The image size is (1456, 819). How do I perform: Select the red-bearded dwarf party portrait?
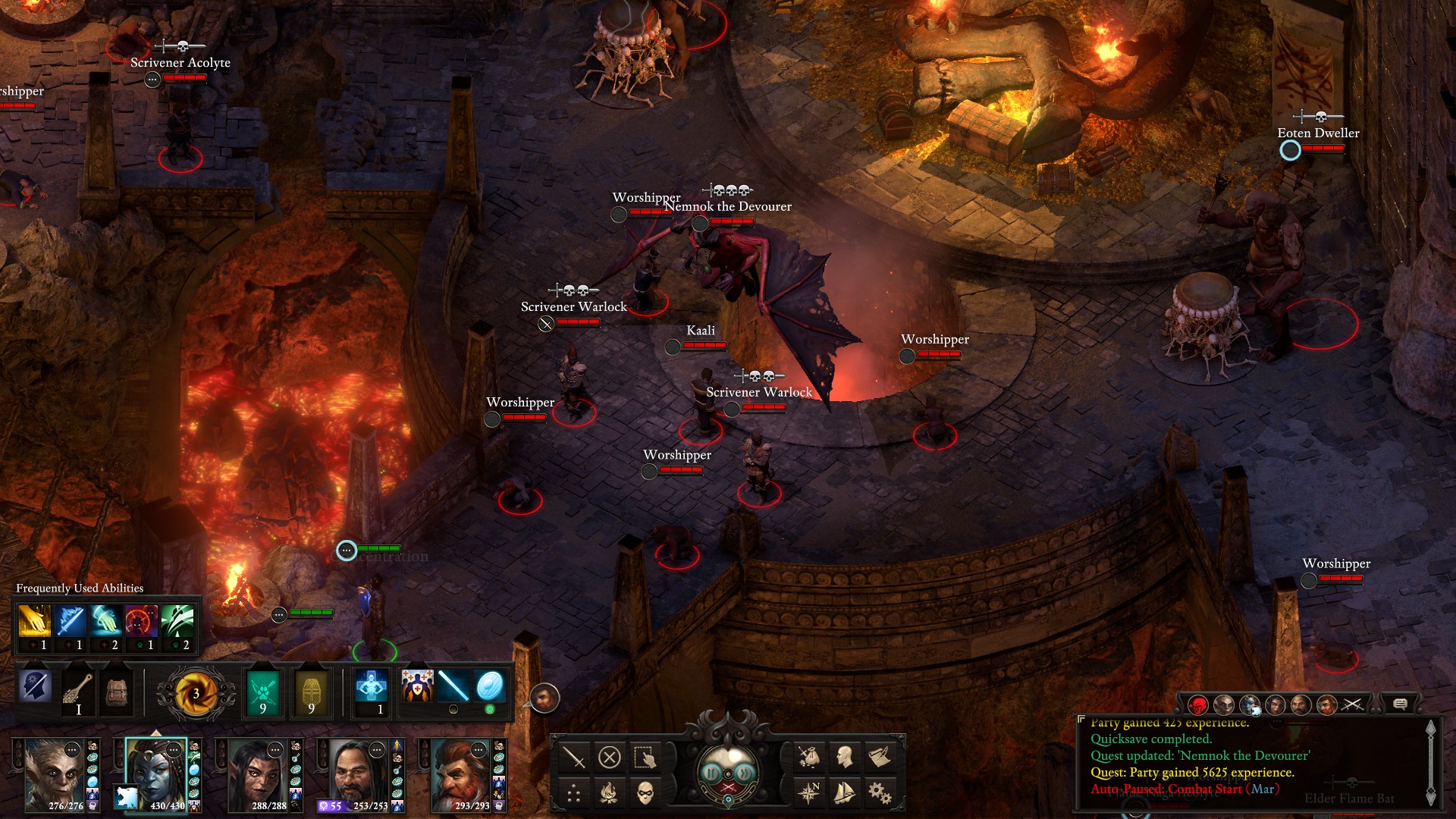click(460, 775)
